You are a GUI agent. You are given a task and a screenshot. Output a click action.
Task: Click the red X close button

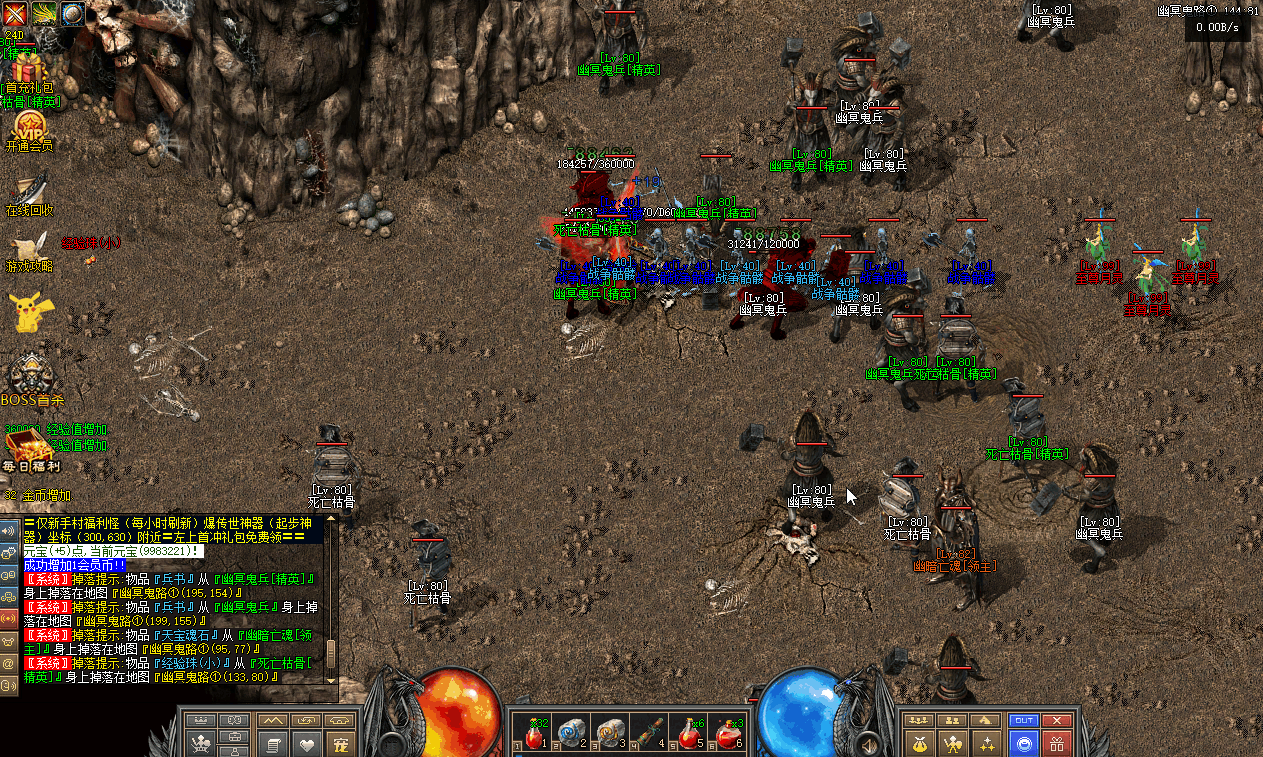pyautogui.click(x=1057, y=720)
